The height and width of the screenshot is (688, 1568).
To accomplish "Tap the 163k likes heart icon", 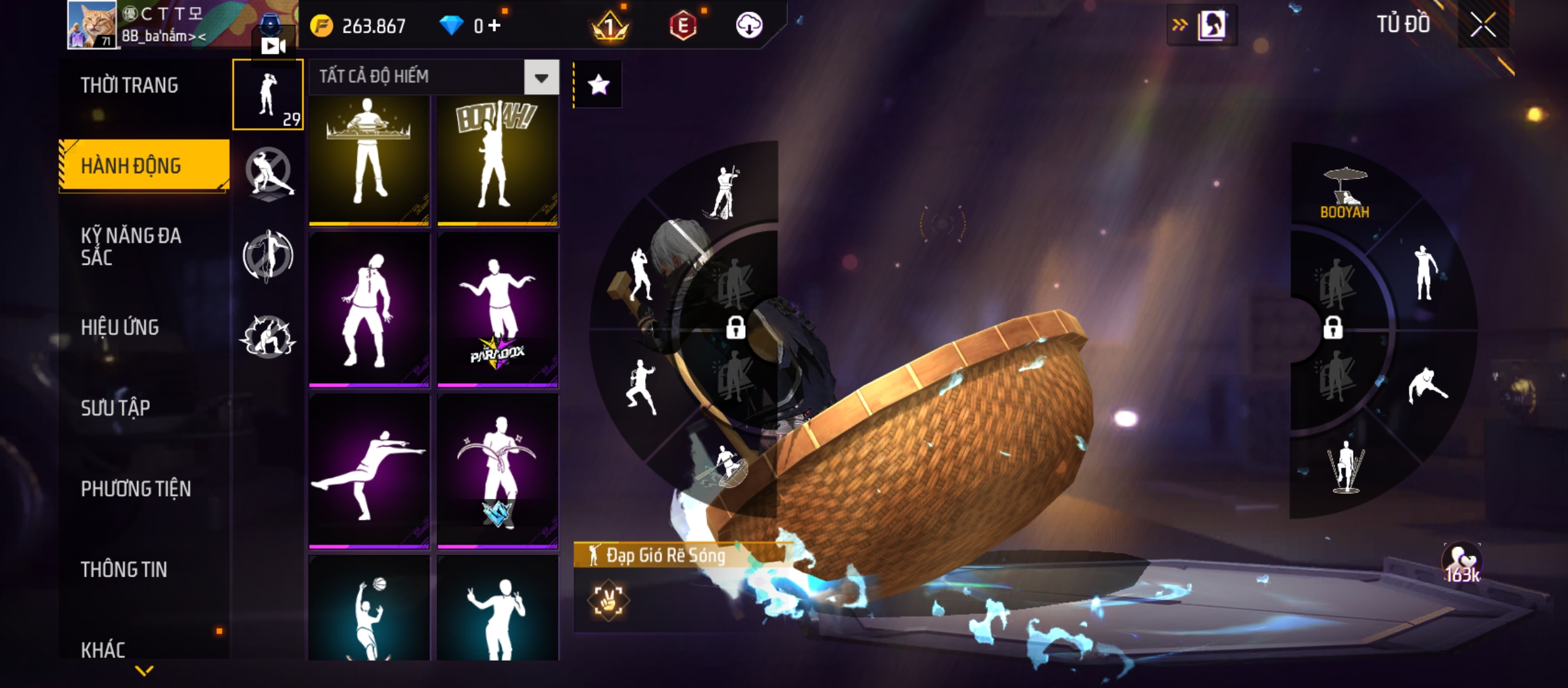I will (x=1462, y=563).
